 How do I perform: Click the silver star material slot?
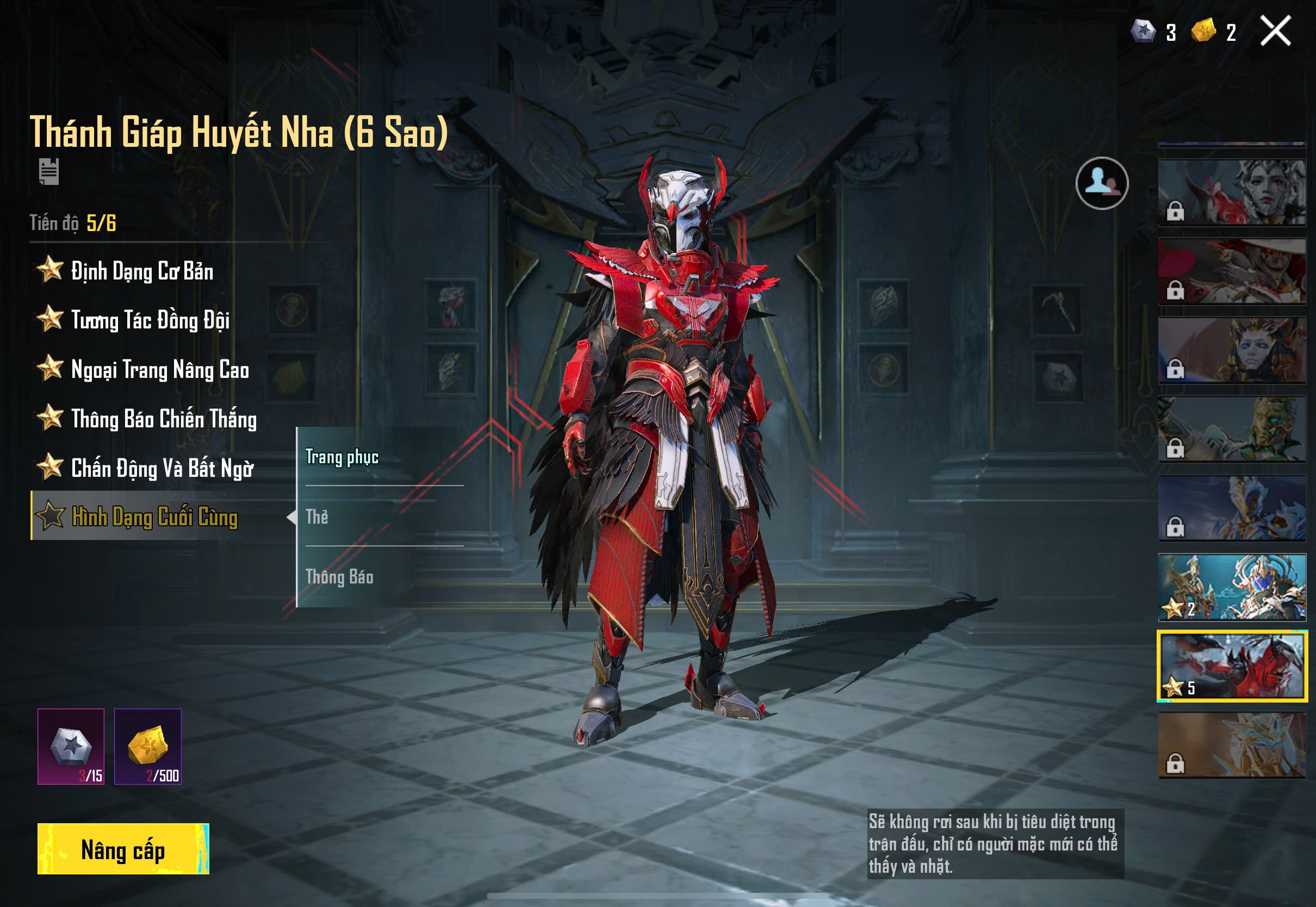coord(71,746)
